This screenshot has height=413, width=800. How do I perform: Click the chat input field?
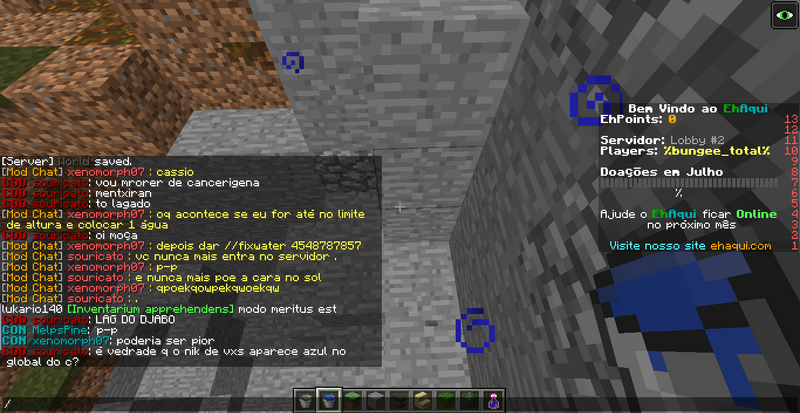click(150, 403)
